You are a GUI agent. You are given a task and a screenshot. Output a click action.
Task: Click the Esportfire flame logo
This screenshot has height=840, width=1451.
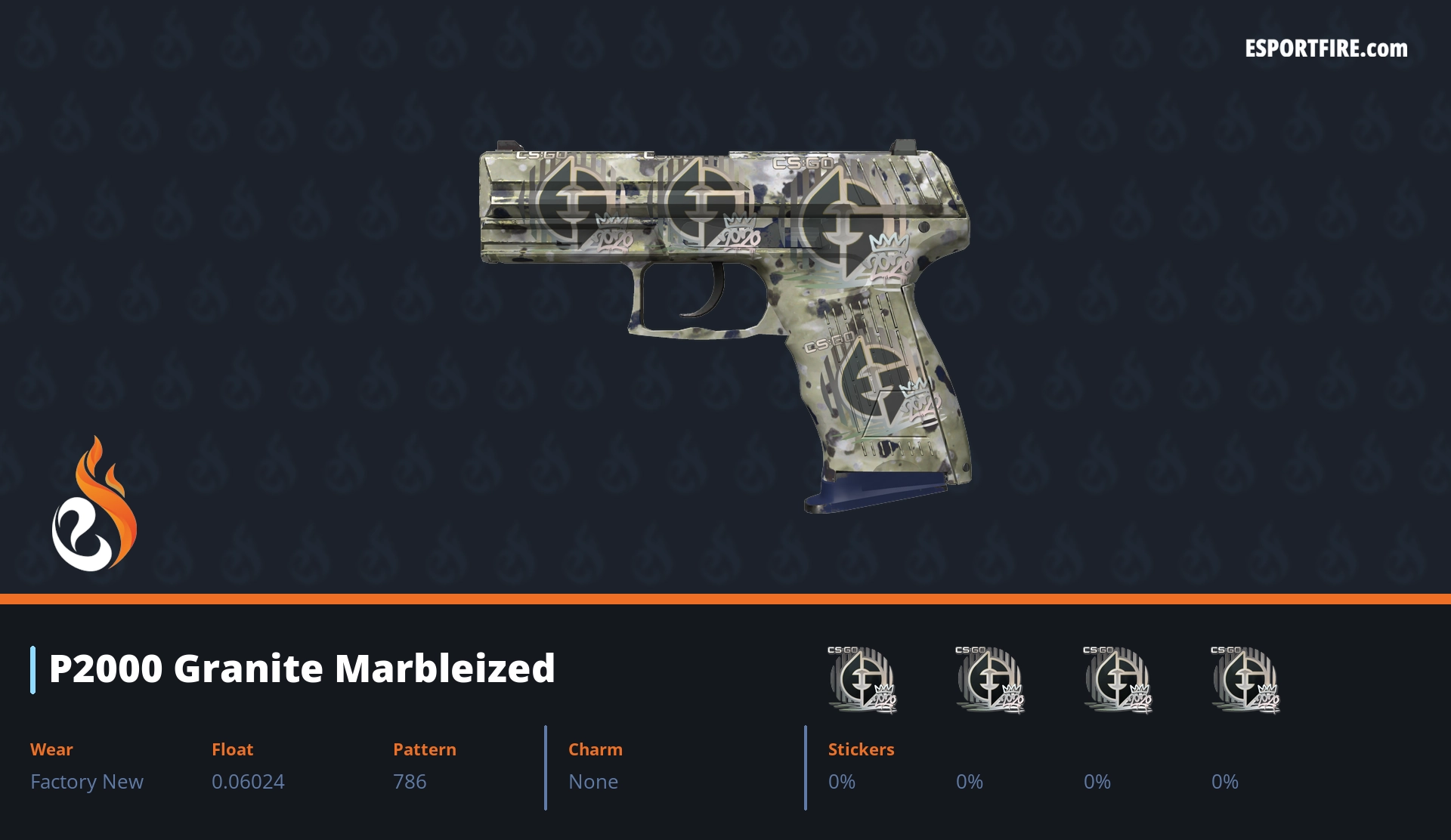click(x=94, y=505)
